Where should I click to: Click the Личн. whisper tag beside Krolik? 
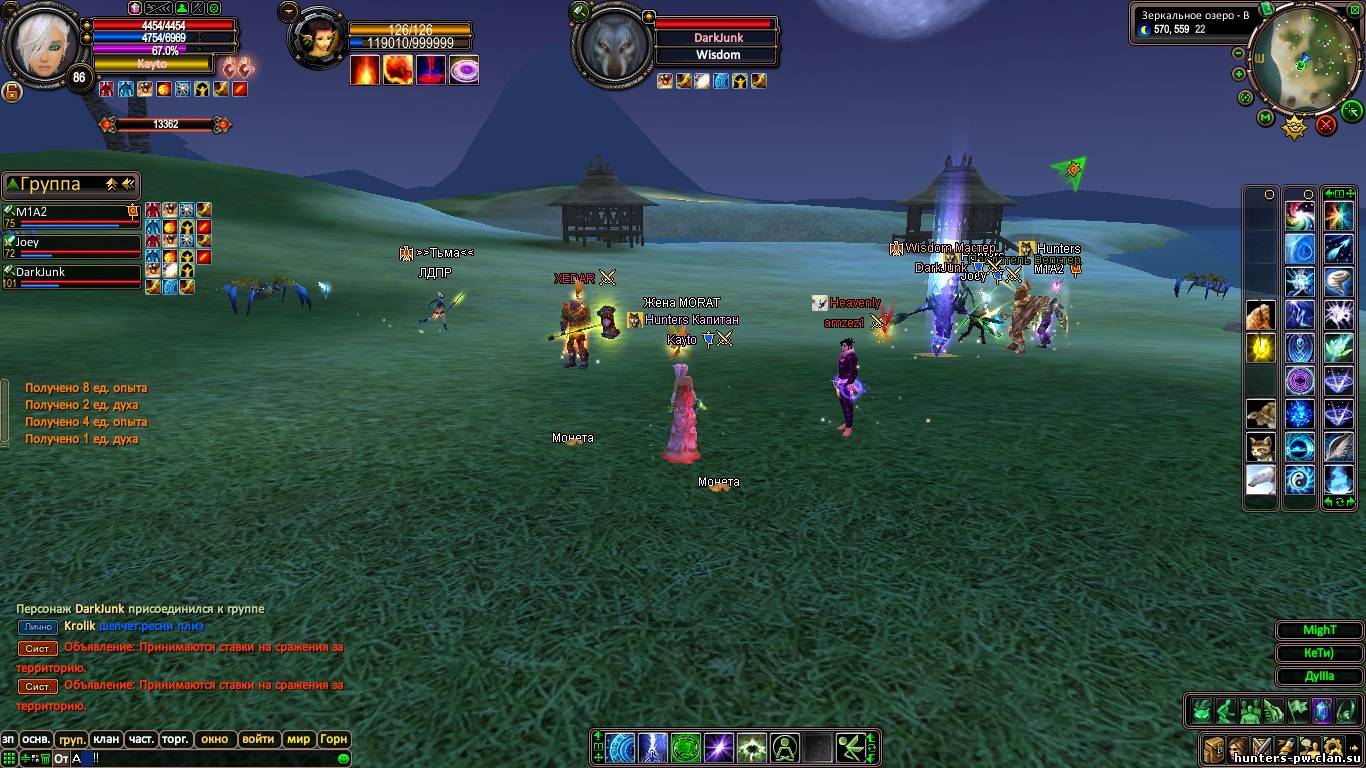[x=38, y=627]
